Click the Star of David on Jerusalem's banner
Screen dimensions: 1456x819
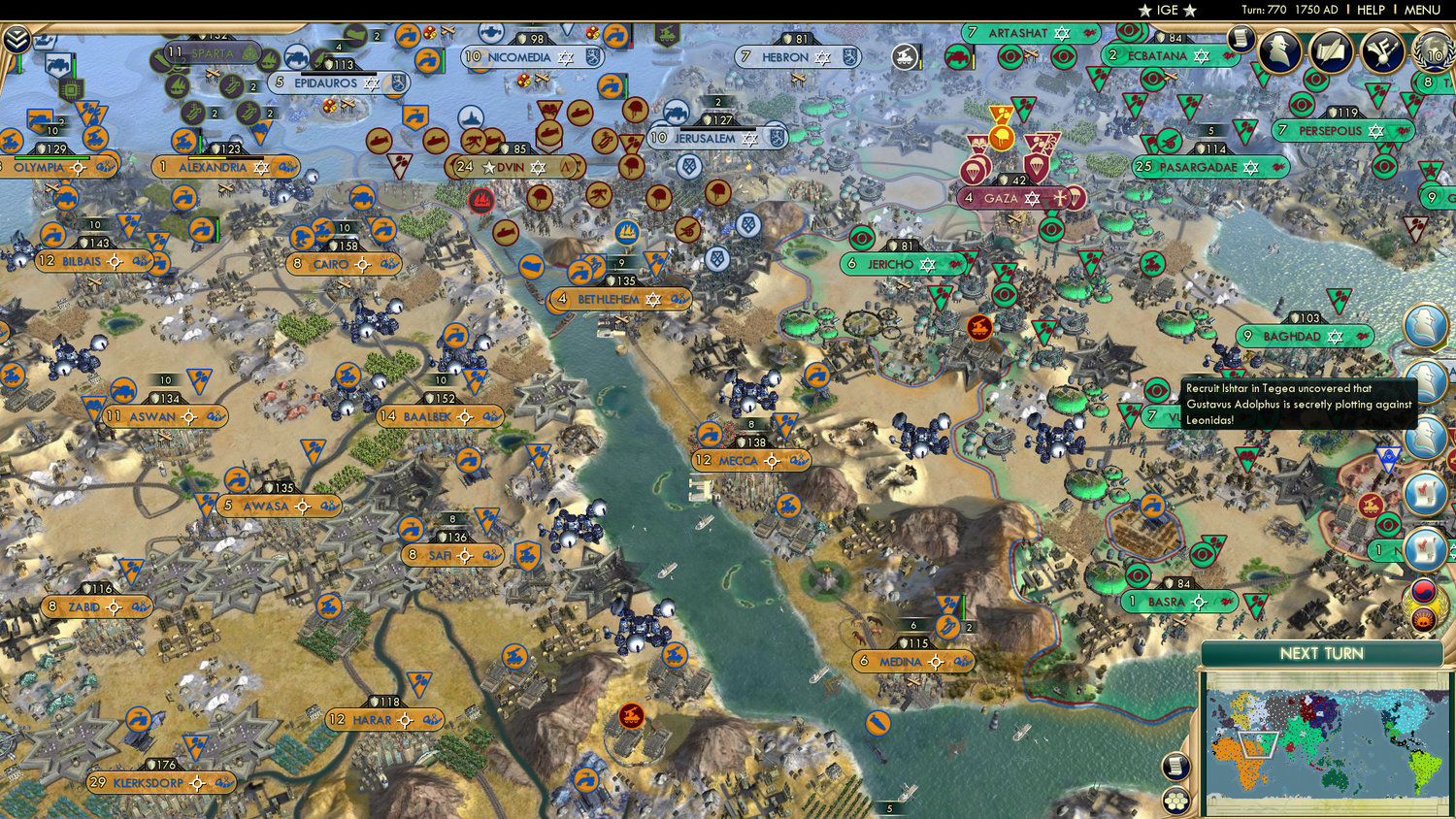[749, 139]
